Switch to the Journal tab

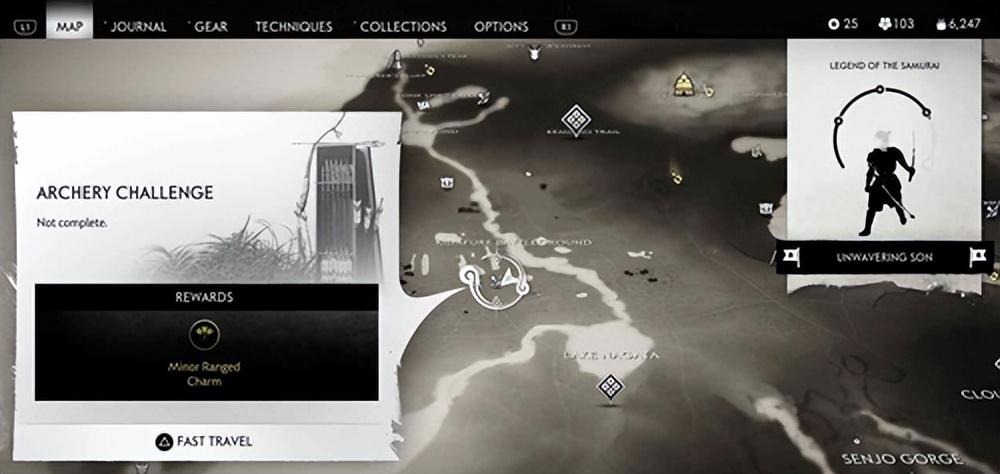coord(138,26)
